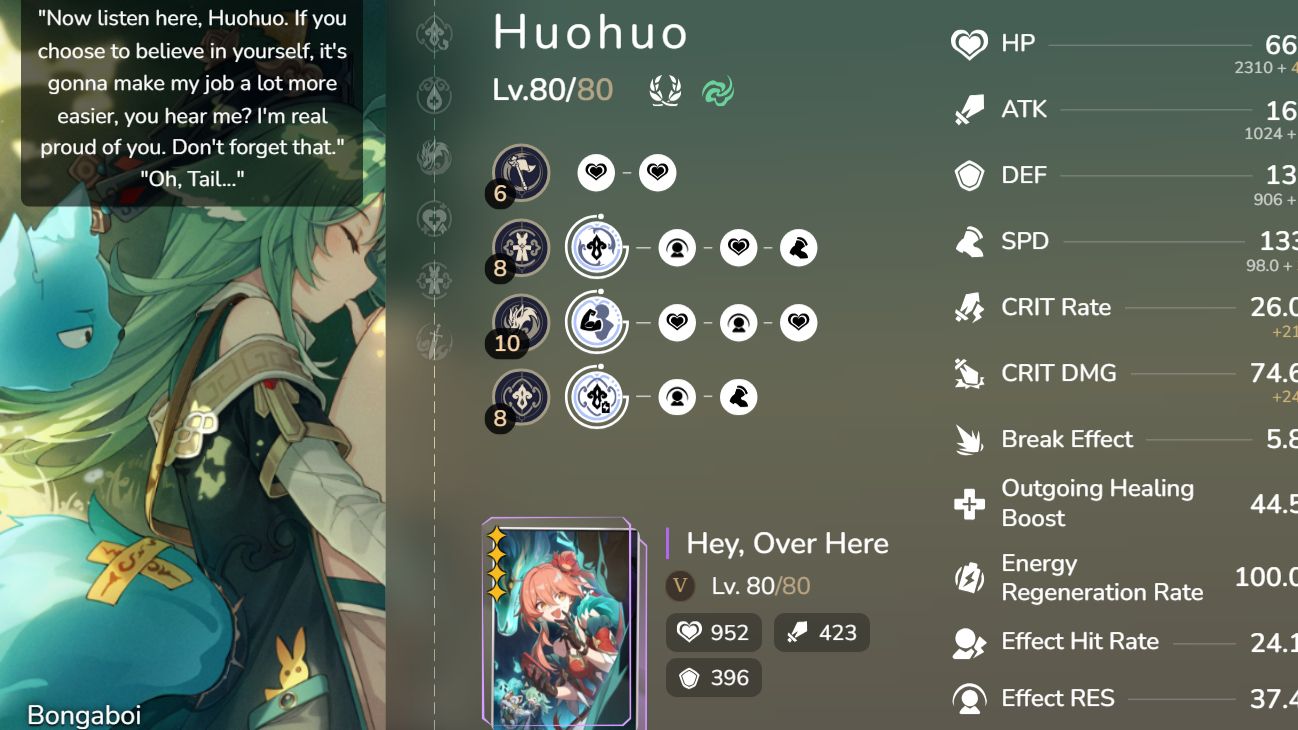
Task: Click the player name Bongaboi
Action: [85, 715]
